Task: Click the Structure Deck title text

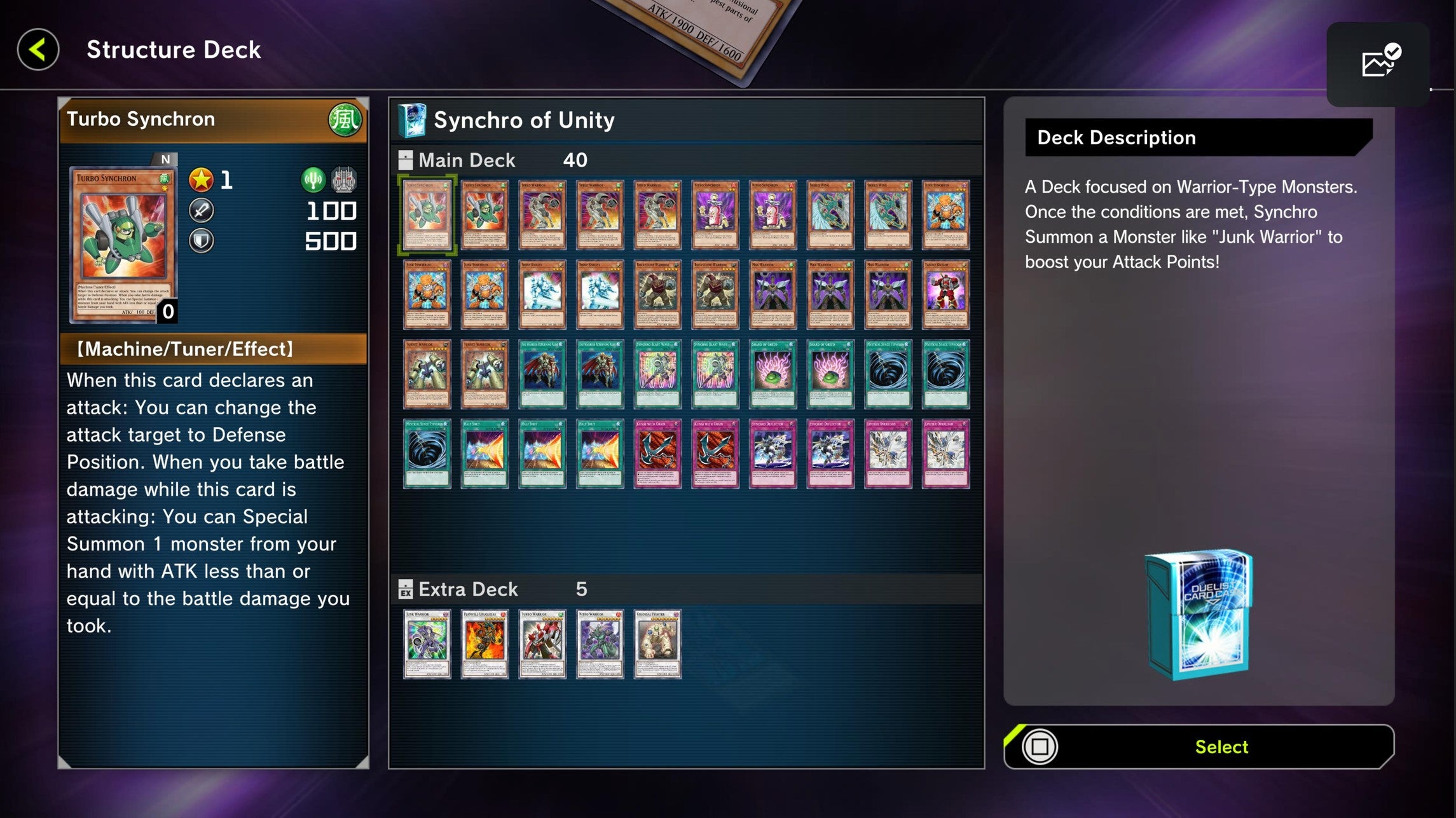Action: coord(172,50)
